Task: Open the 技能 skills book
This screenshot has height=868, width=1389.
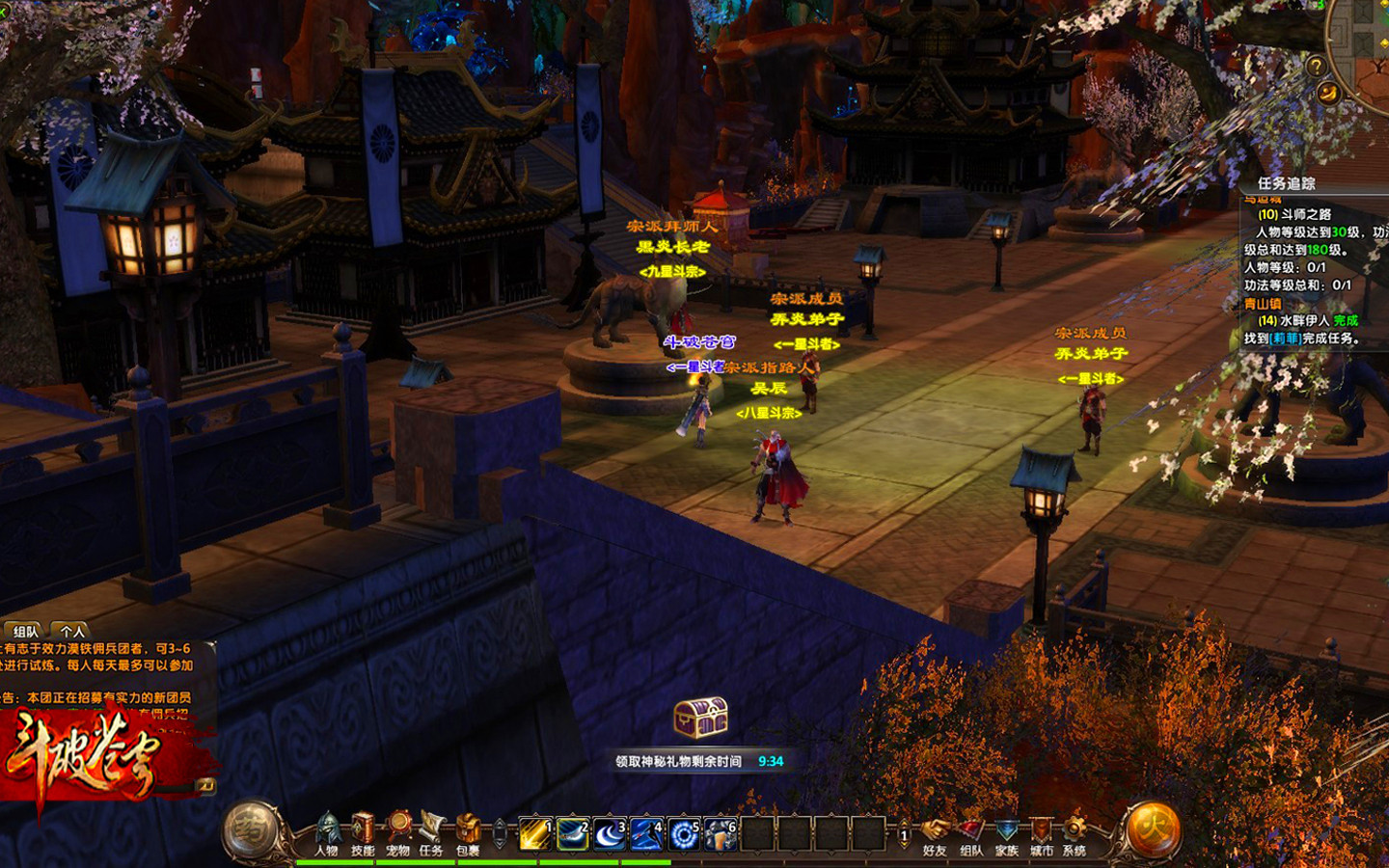Action: 363,831
